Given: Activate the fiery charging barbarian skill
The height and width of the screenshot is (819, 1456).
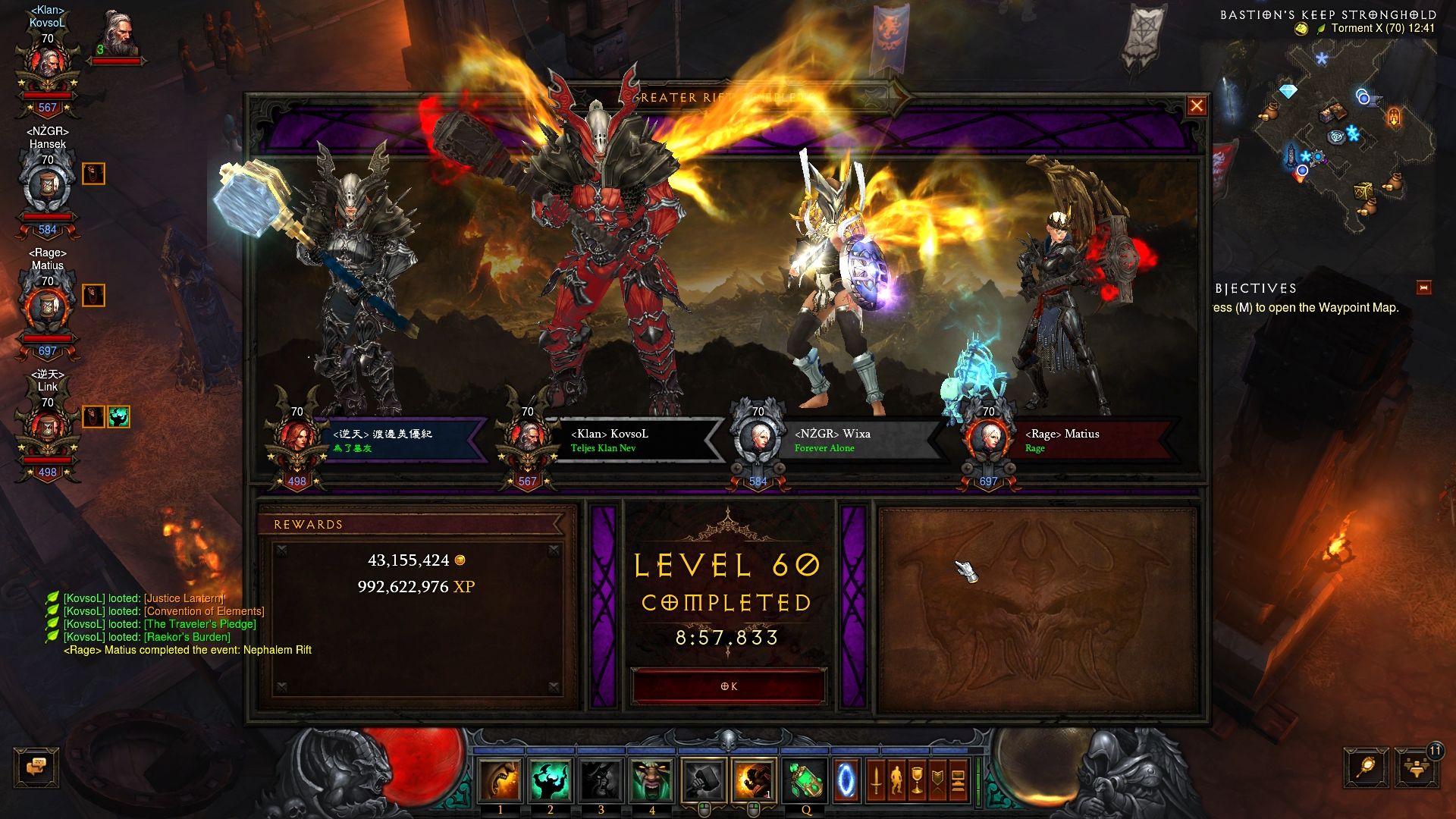Looking at the screenshot, I should [754, 780].
